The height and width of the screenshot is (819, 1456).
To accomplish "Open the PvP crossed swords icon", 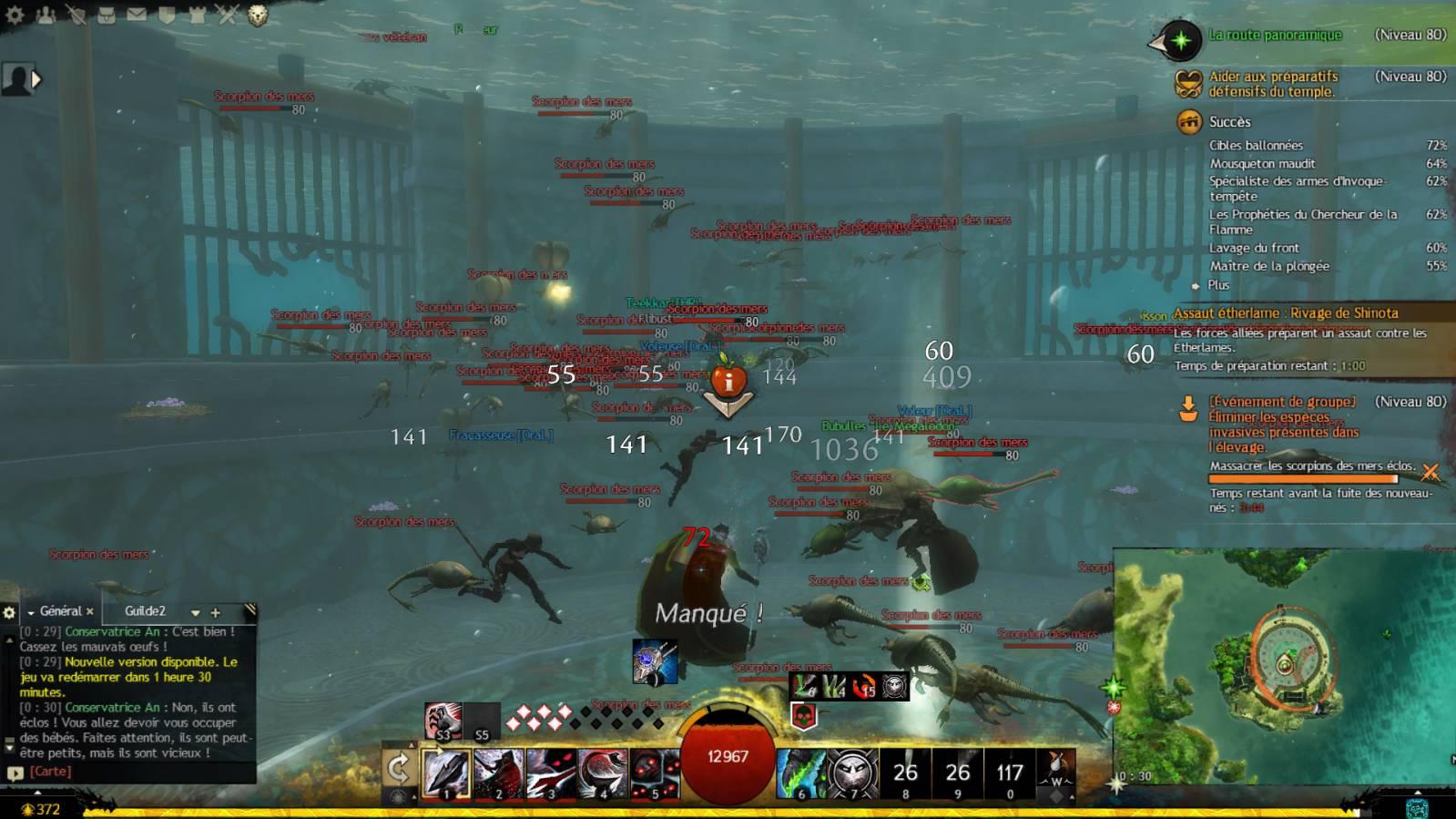I will 227,14.
